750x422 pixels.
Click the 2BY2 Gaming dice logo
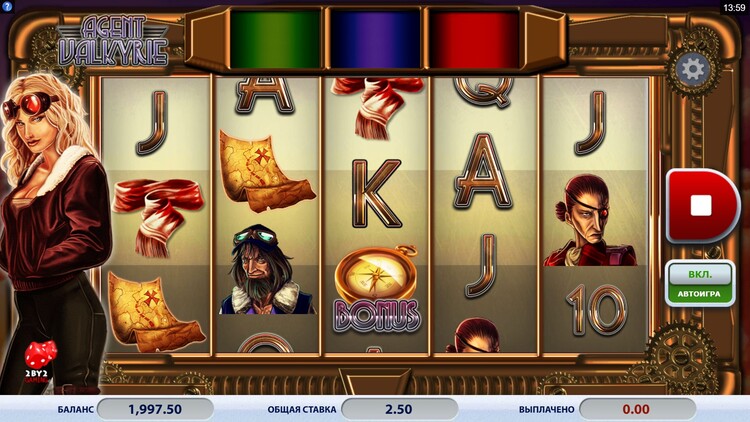click(41, 364)
